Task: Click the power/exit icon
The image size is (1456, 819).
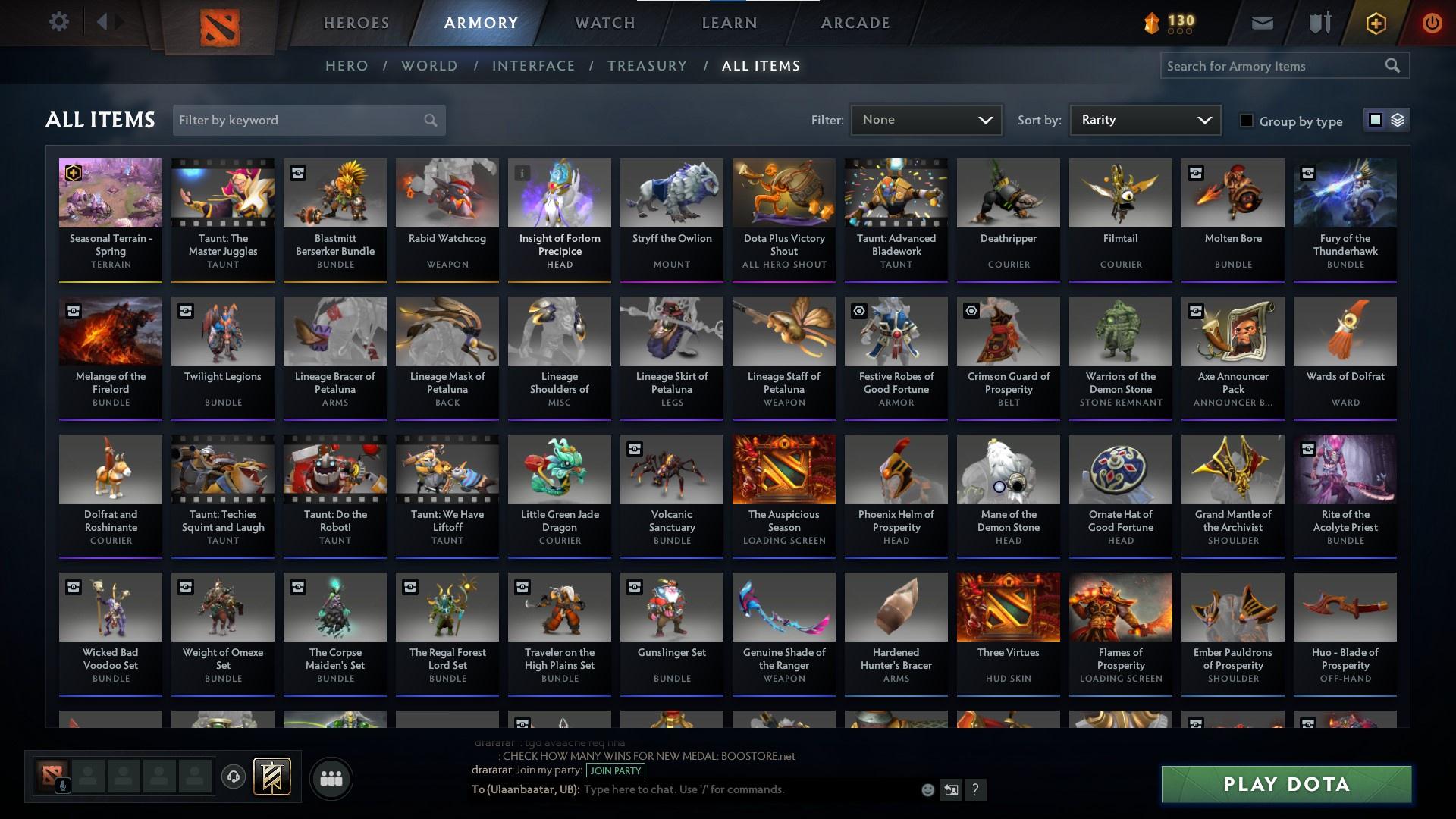Action: [x=1432, y=23]
